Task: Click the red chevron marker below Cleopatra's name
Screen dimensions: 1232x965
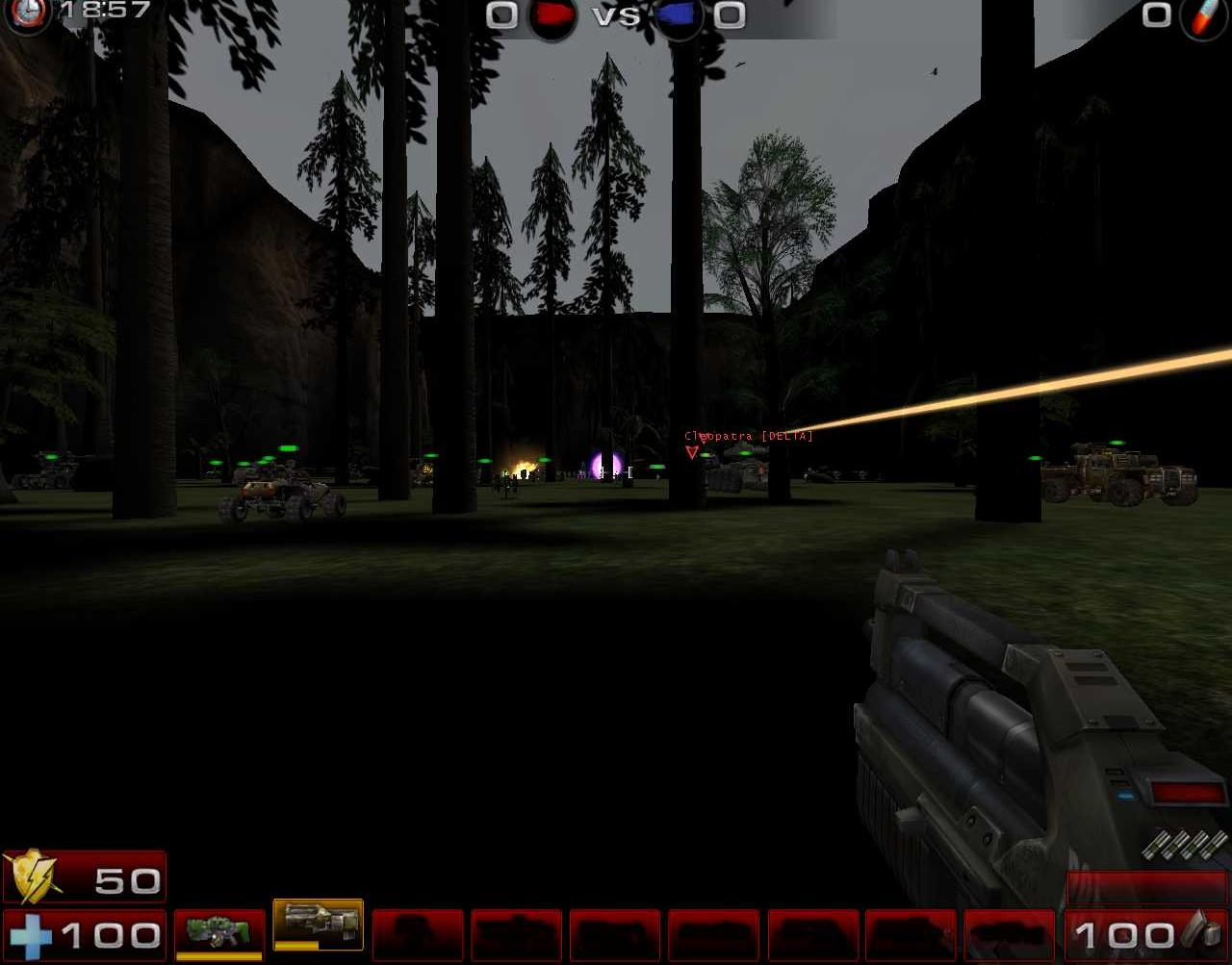Action: (x=691, y=451)
